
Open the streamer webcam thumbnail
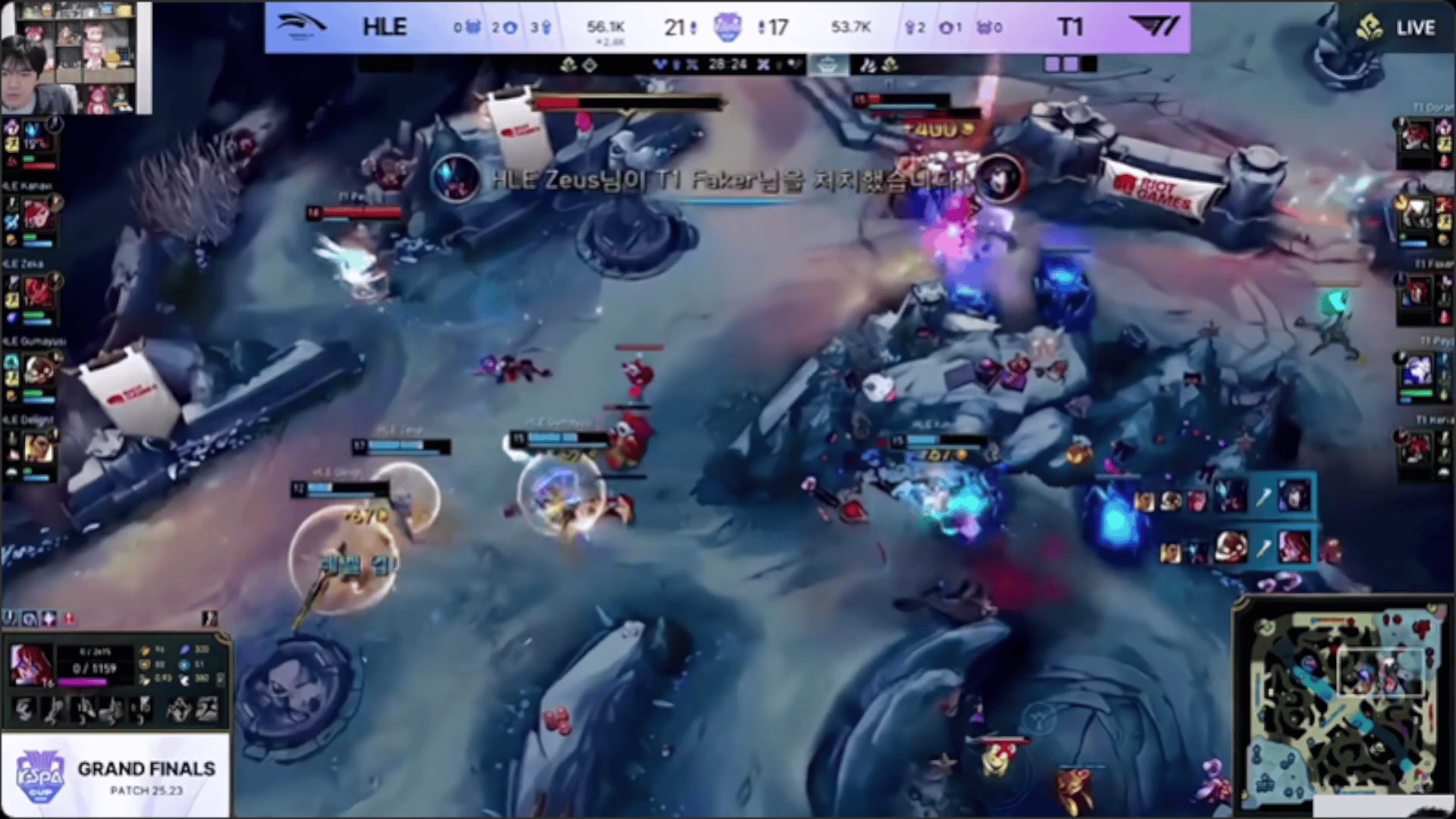click(76, 58)
